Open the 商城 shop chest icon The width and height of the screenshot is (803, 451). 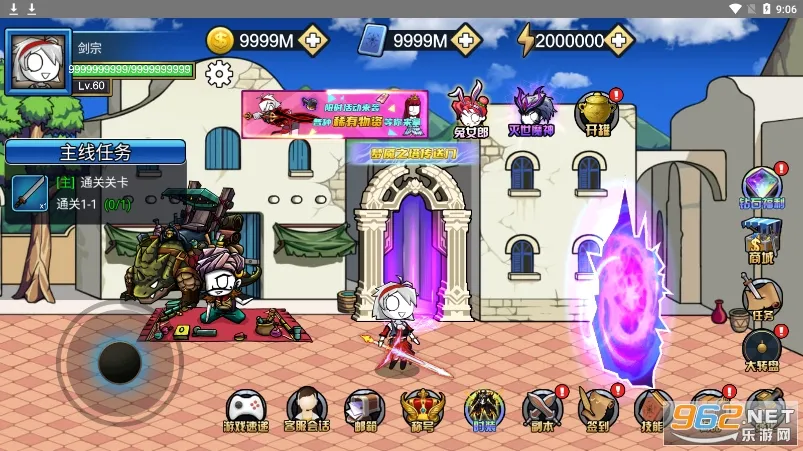[x=762, y=240]
